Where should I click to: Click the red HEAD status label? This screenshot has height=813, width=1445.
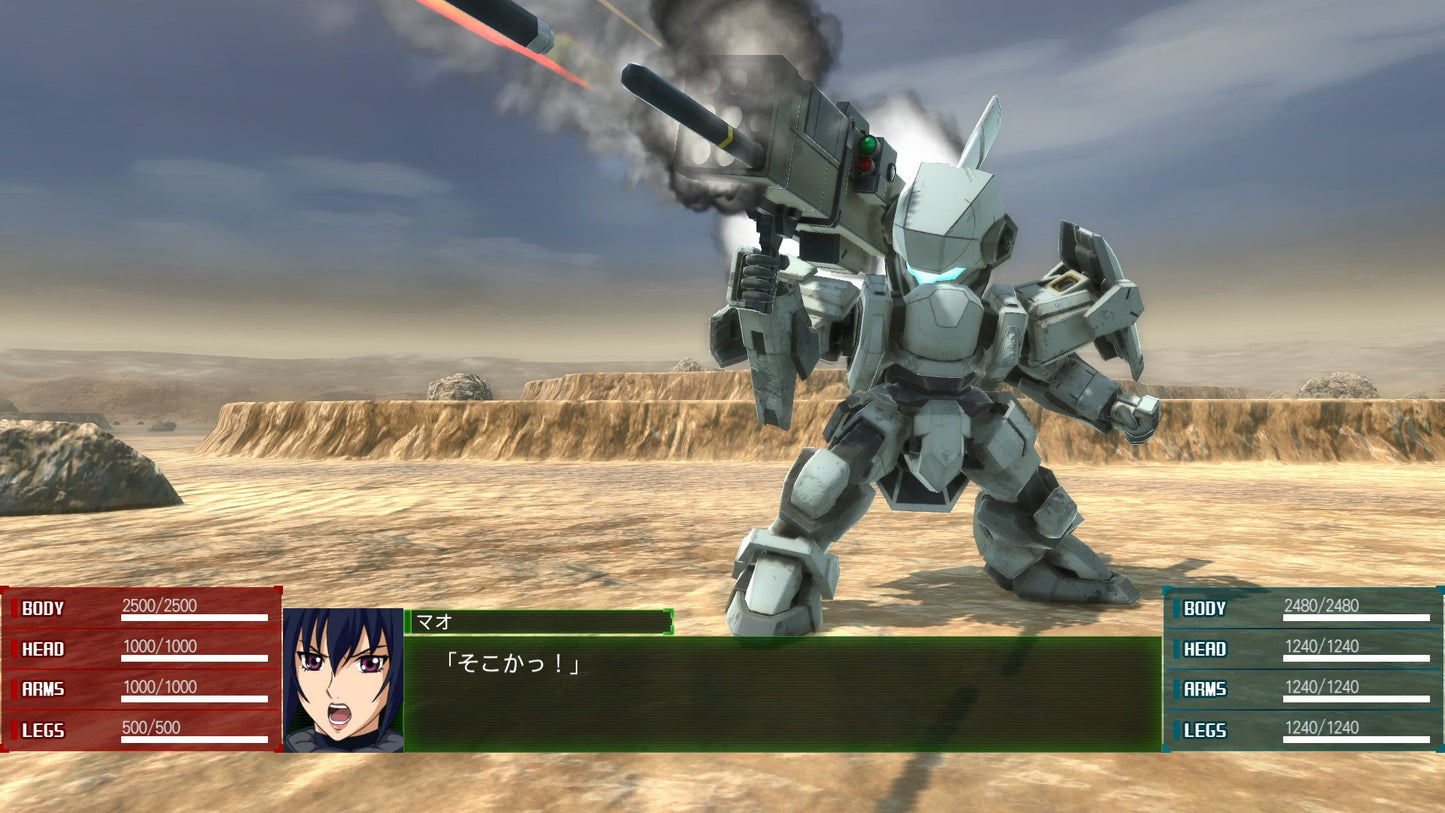[42, 649]
